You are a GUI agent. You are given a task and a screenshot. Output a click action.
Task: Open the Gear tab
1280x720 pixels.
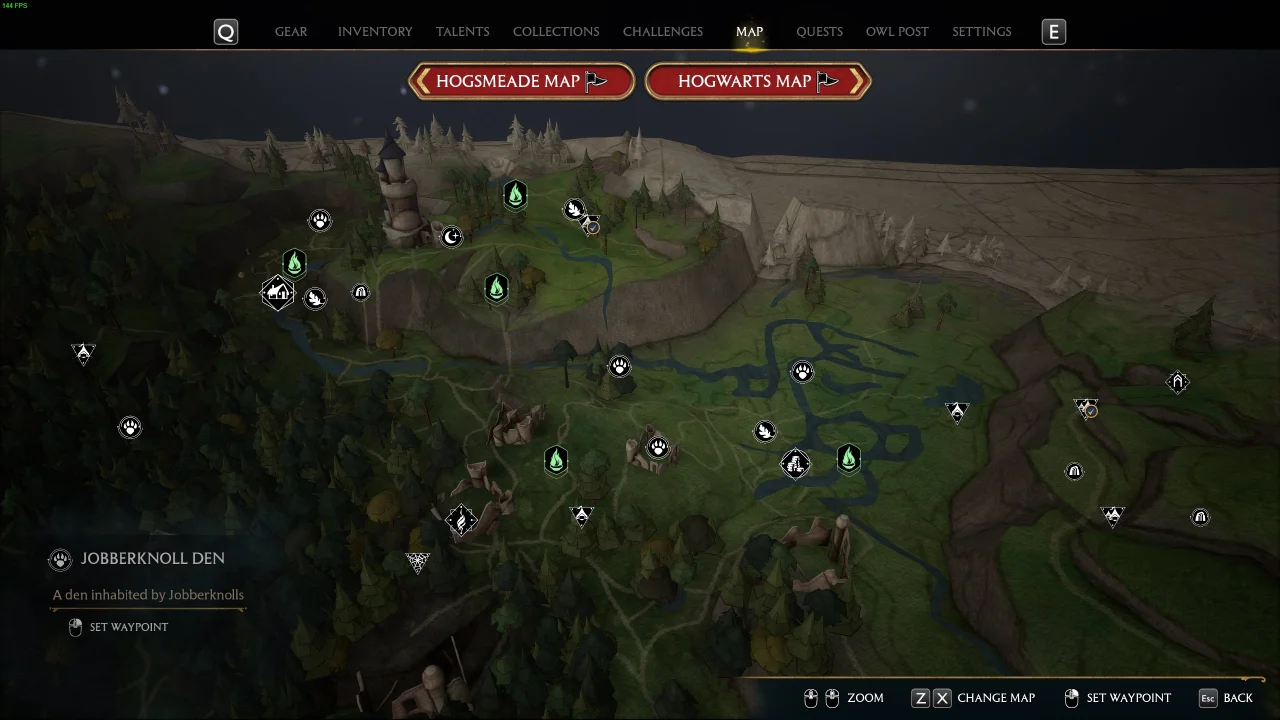pyautogui.click(x=291, y=32)
